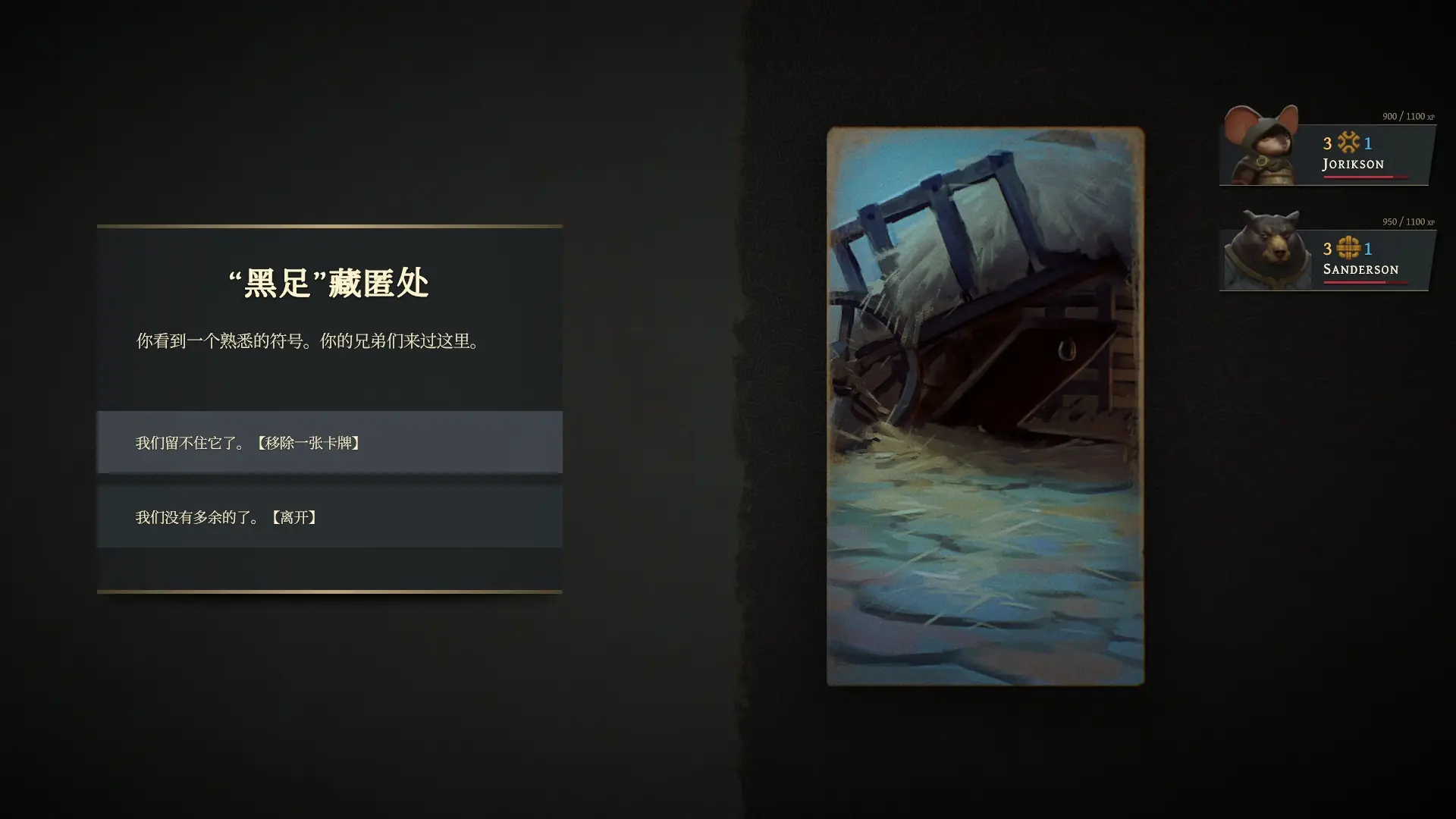Click the 950/1100 XP text above Sanderson
The image size is (1456, 819).
[1407, 223]
